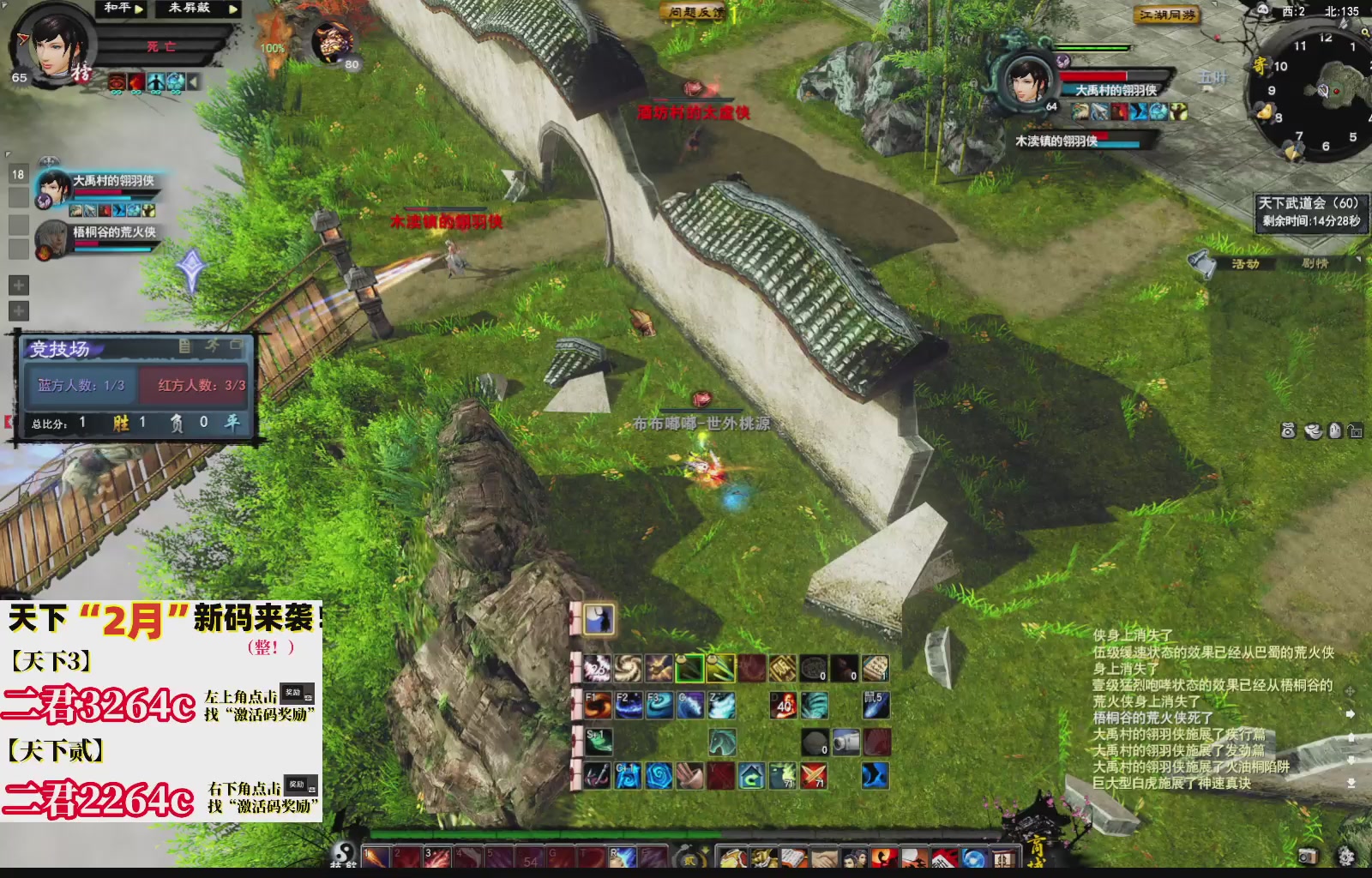
Task: Activate the green-highlighted buff skill in the hotbar
Action: 689,667
